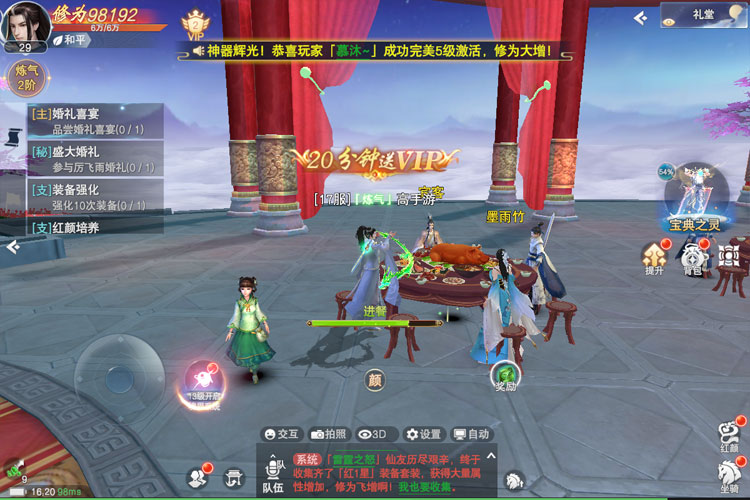Open the 设置 settings button
750x500 pixels.
tap(423, 434)
